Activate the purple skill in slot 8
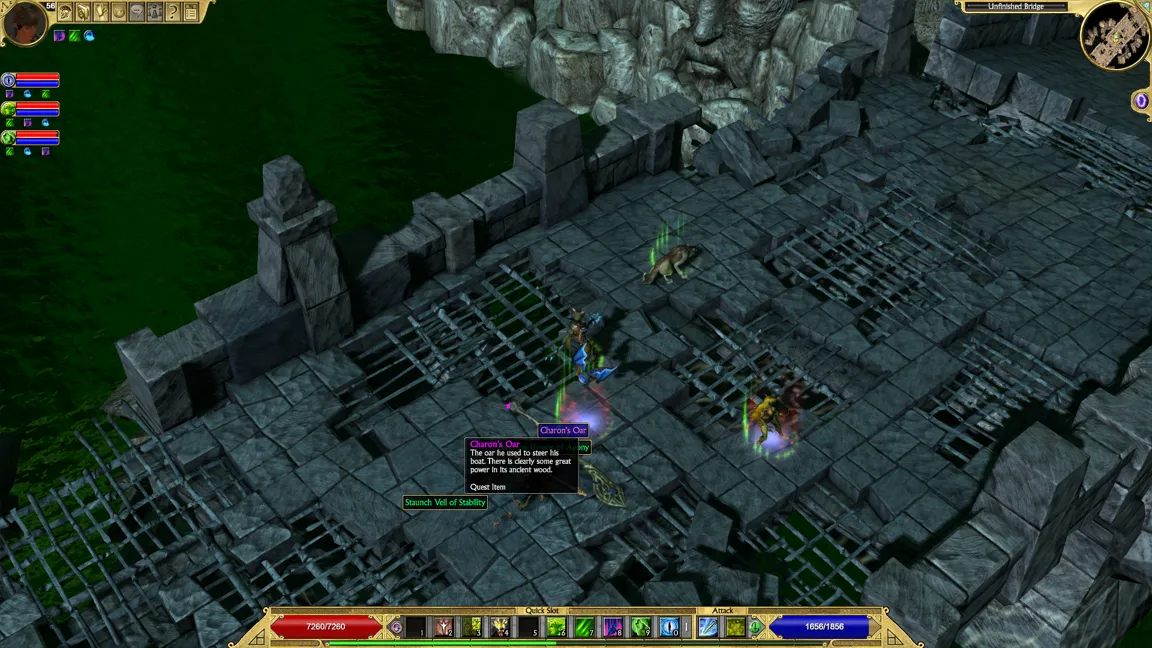The height and width of the screenshot is (648, 1152). click(x=613, y=627)
